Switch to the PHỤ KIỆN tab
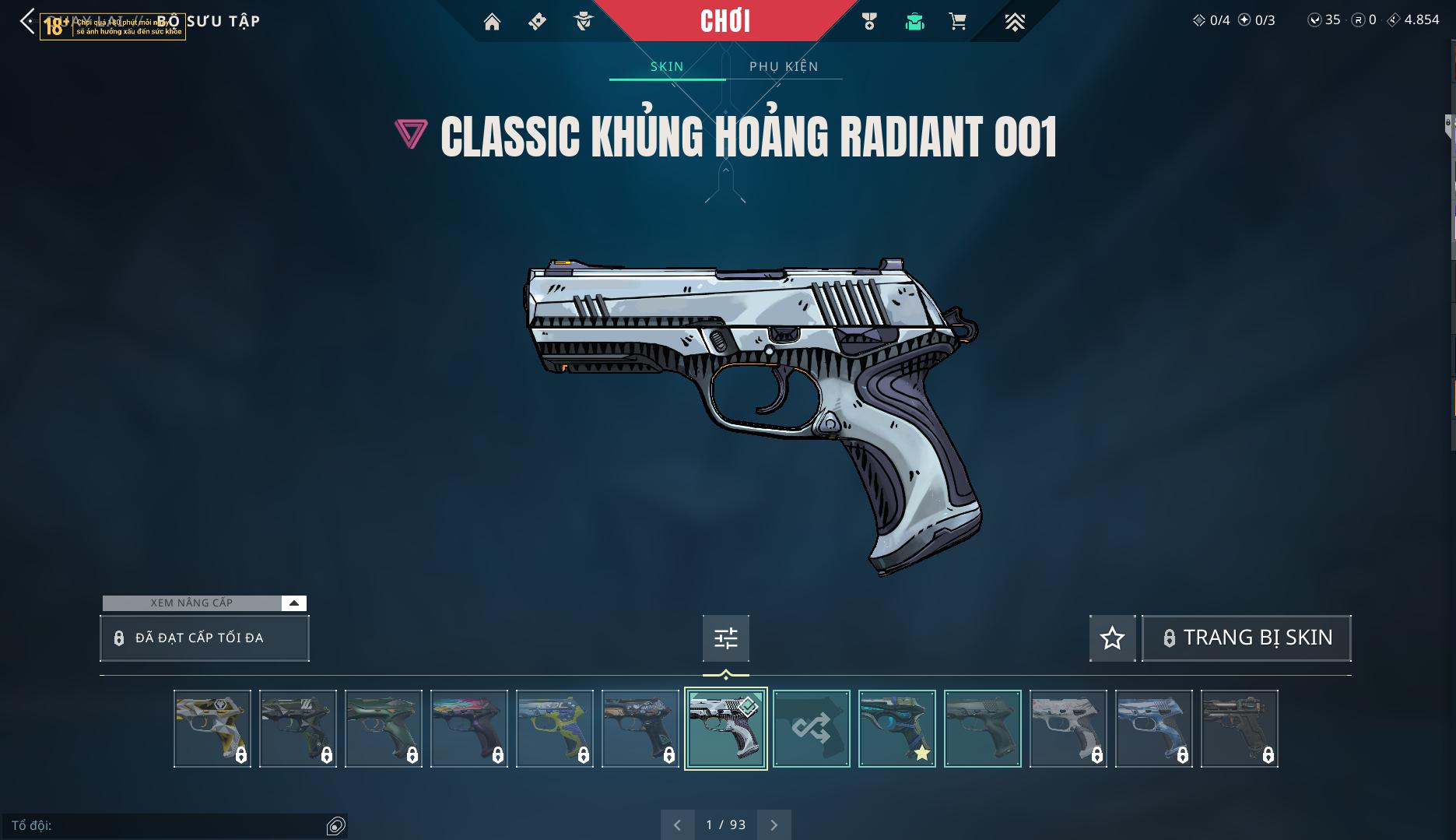The image size is (1456, 840). [784, 66]
